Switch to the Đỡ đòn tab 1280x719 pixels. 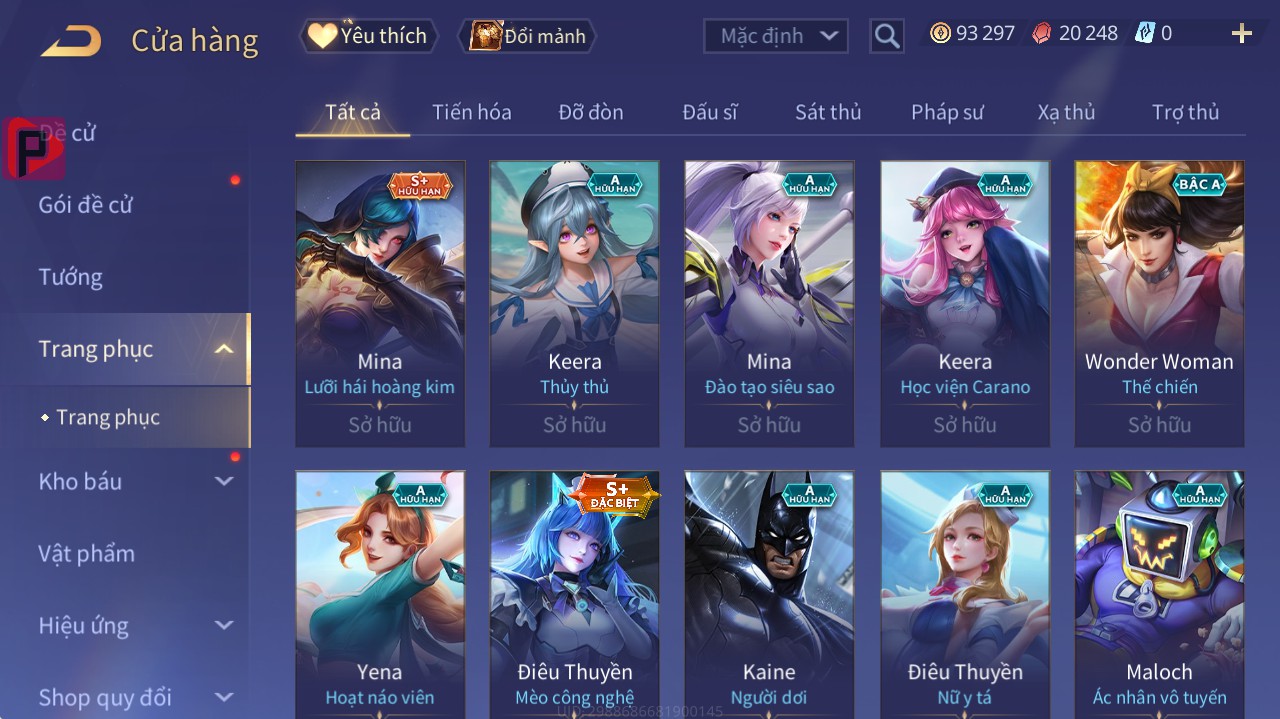[x=590, y=112]
